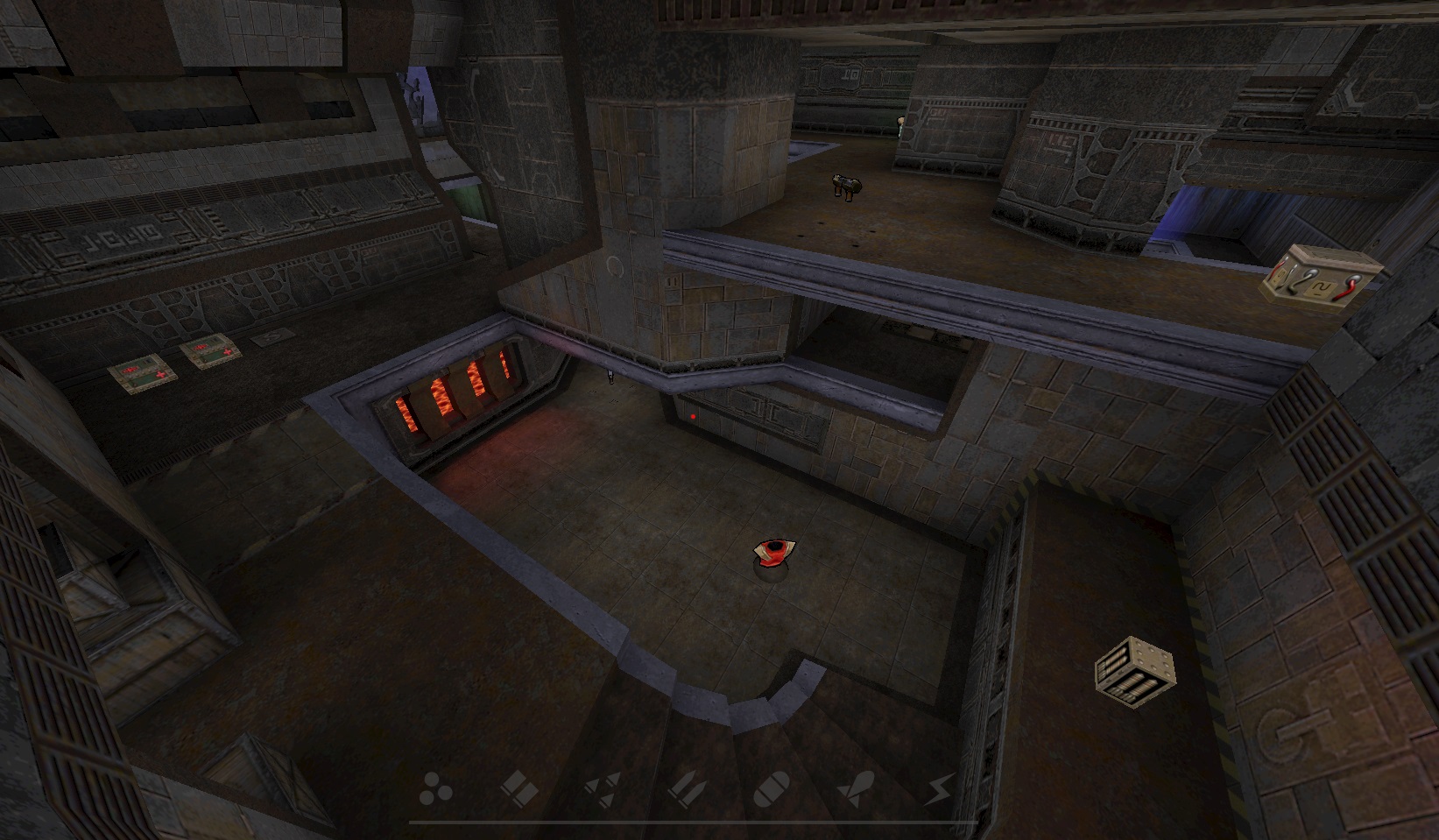Activate the lightning bolt weapon icon
1439x840 pixels.
click(940, 788)
